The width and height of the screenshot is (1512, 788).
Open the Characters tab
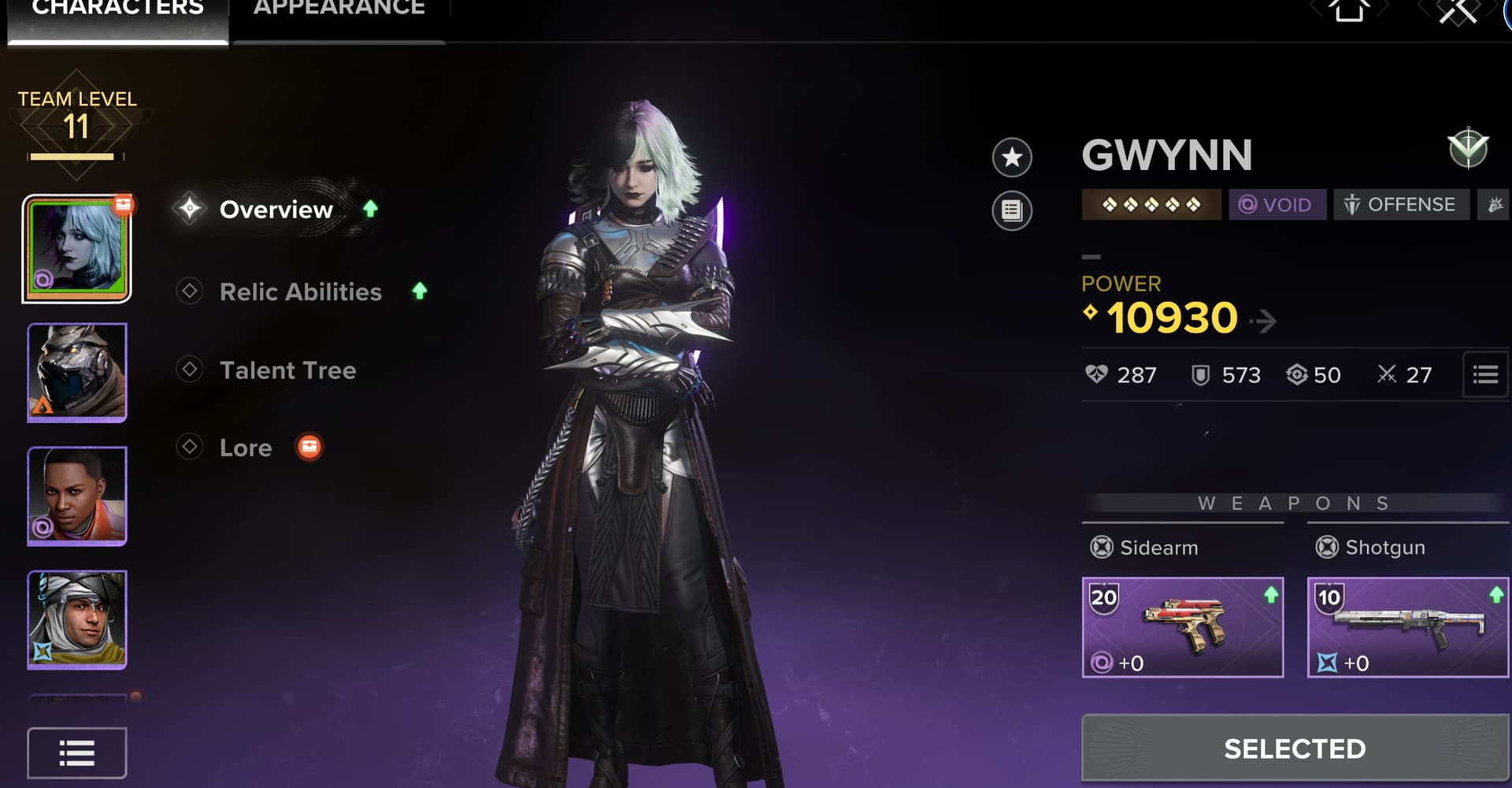pyautogui.click(x=118, y=11)
